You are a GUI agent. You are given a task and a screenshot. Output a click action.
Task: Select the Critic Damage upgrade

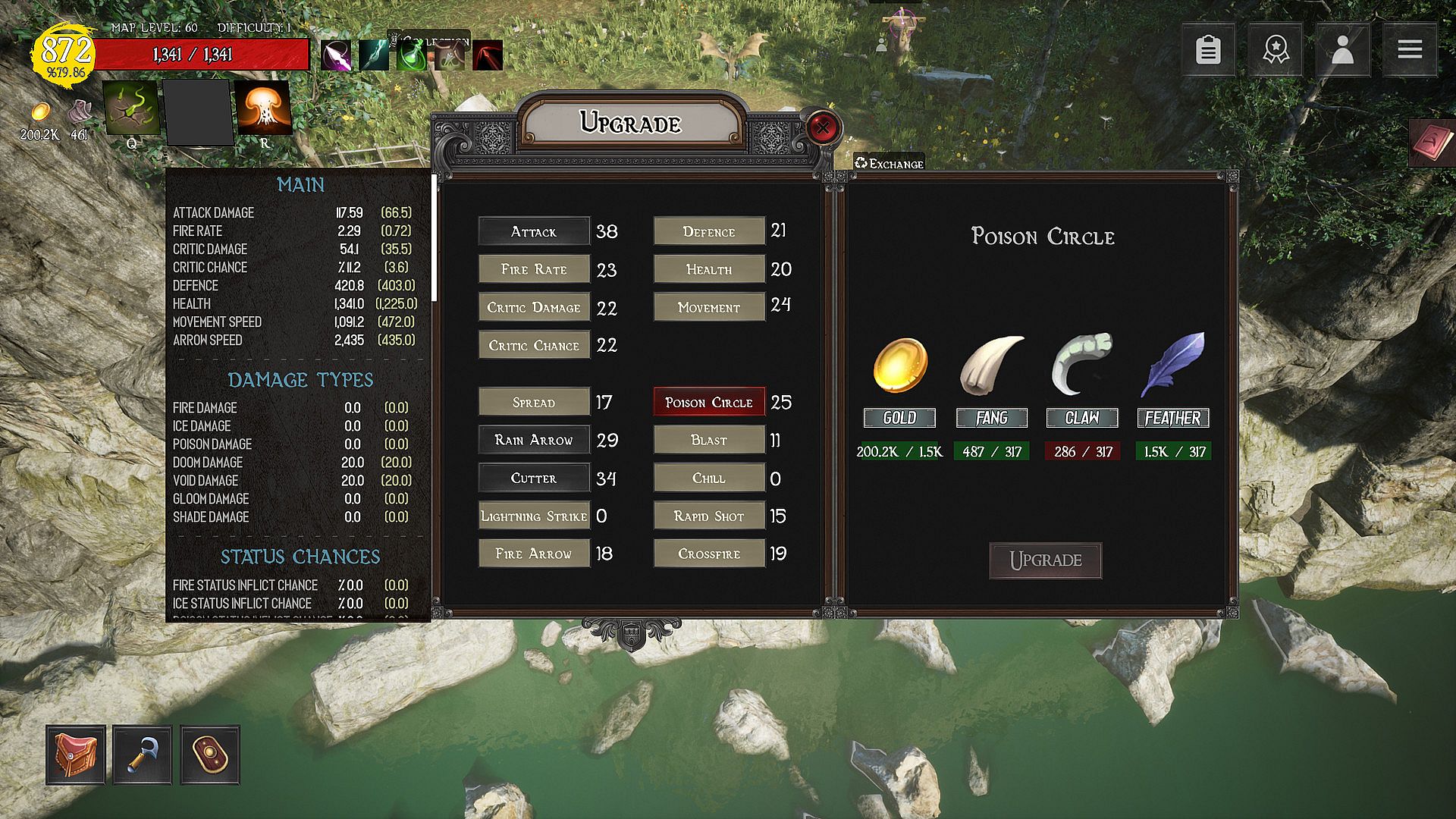[534, 307]
